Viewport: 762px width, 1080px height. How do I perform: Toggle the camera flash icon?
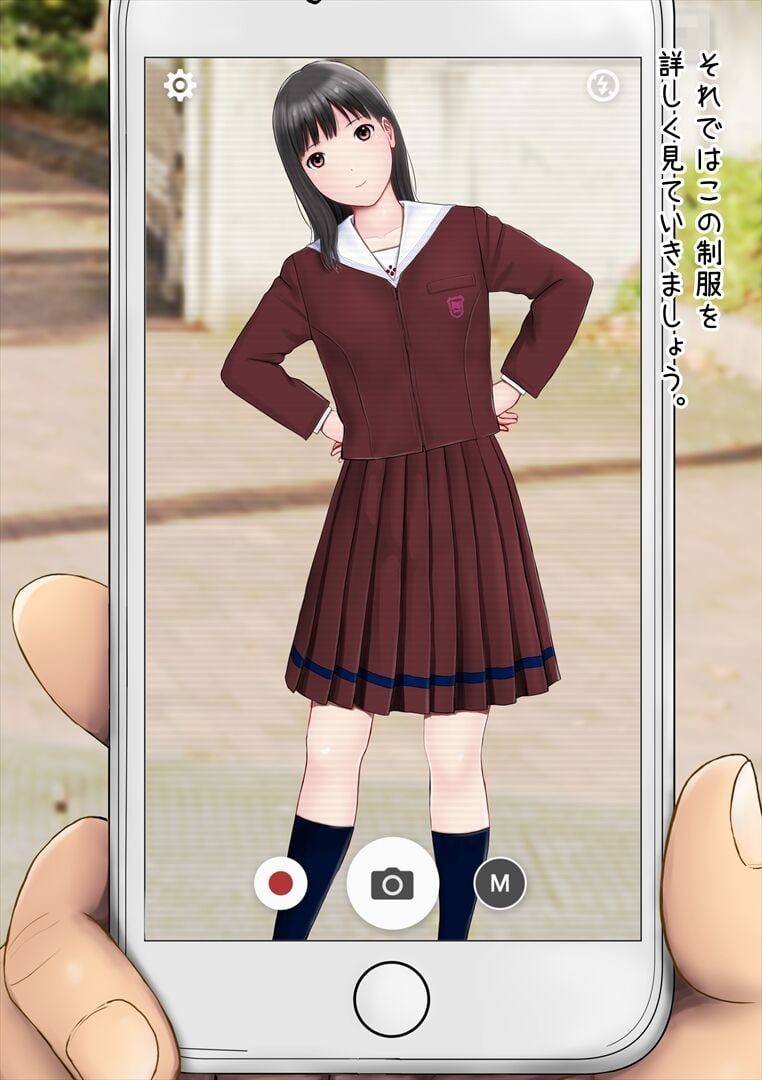(x=603, y=87)
